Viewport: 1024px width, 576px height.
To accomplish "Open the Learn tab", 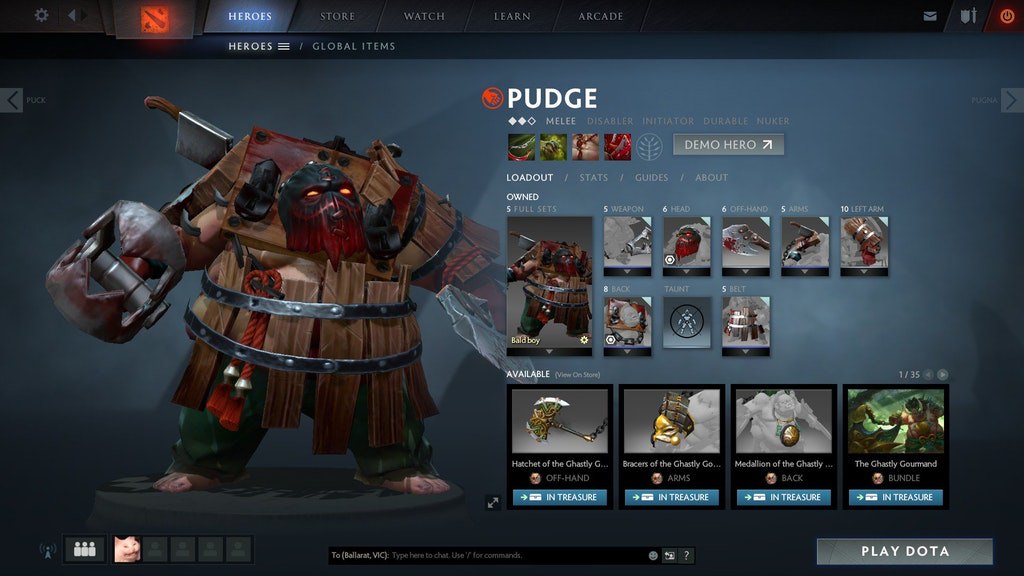I will [512, 17].
